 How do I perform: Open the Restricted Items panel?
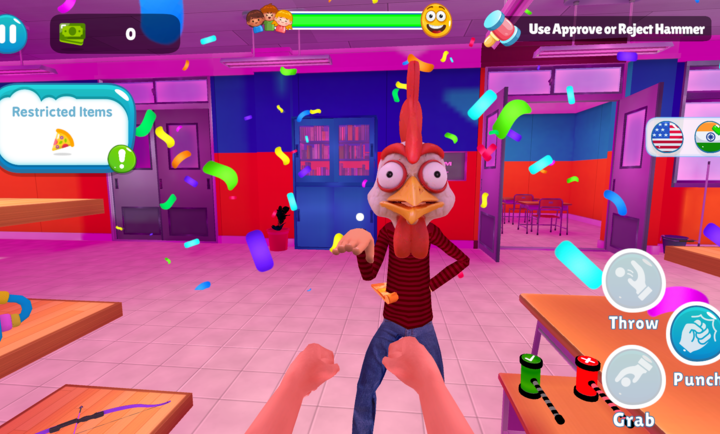point(62,126)
